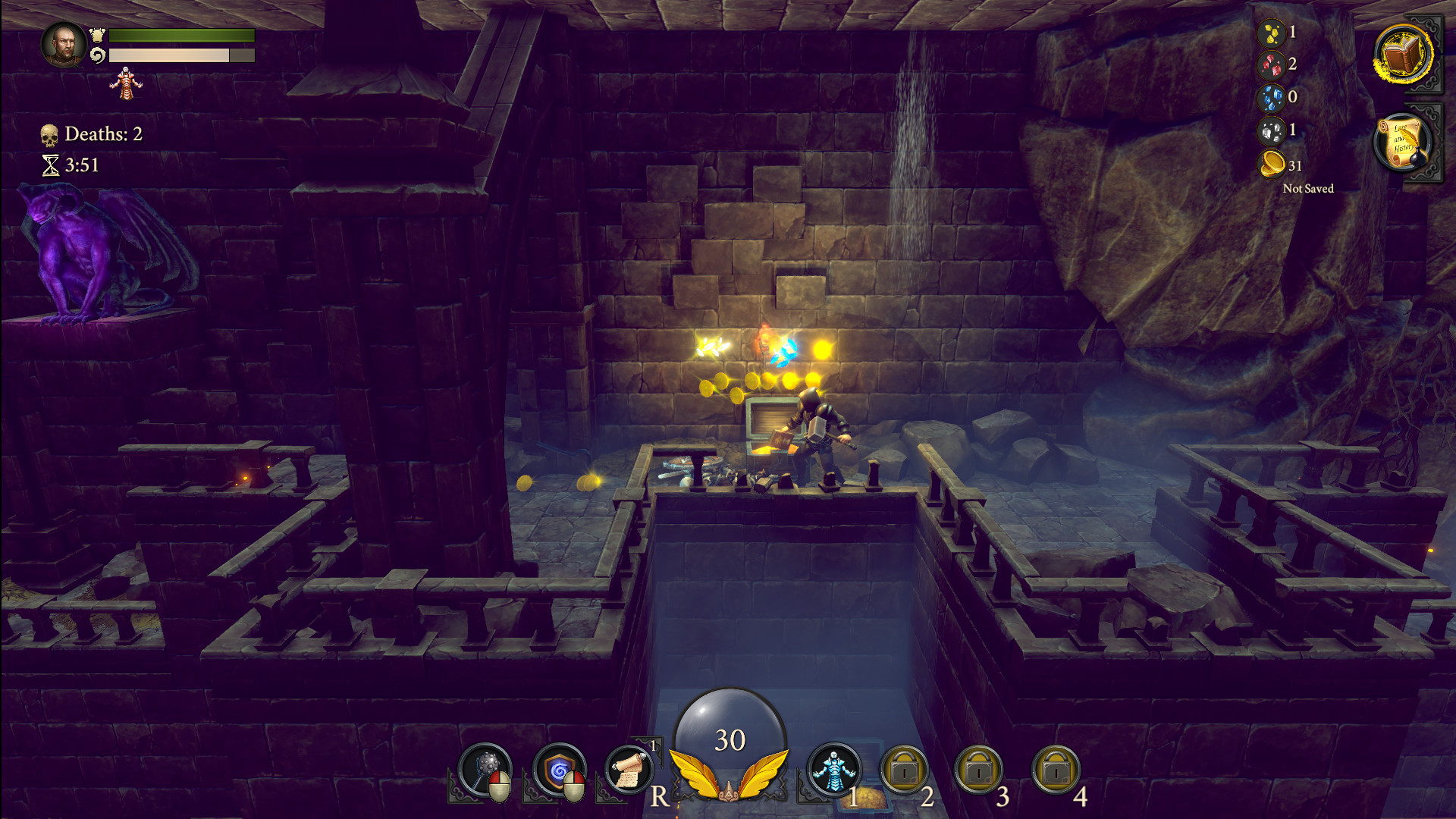Screen dimensions: 1456x819
Task: Open the character portrait panel
Action: pos(64,45)
